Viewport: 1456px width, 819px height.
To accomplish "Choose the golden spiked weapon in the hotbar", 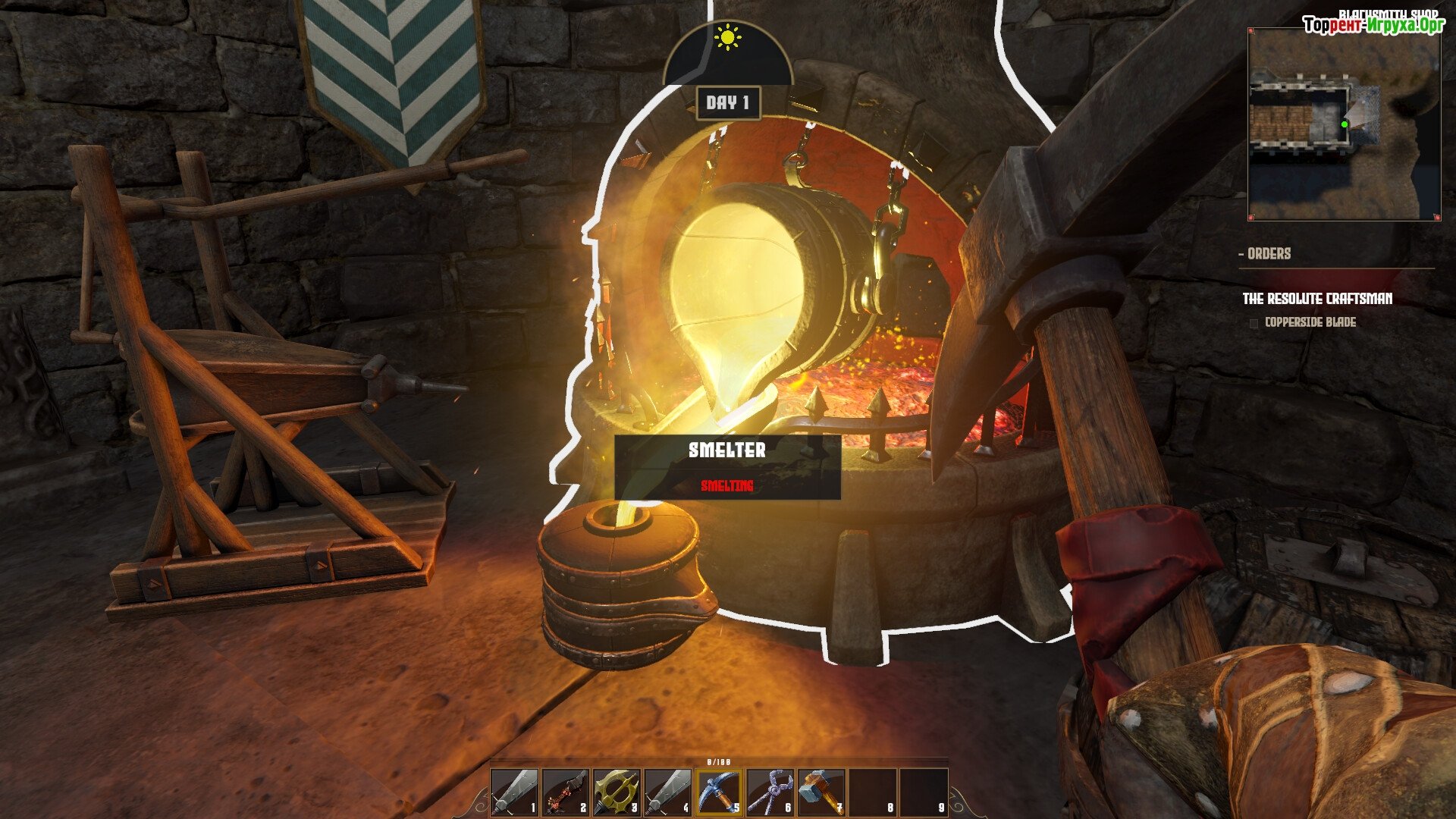I will click(x=617, y=792).
